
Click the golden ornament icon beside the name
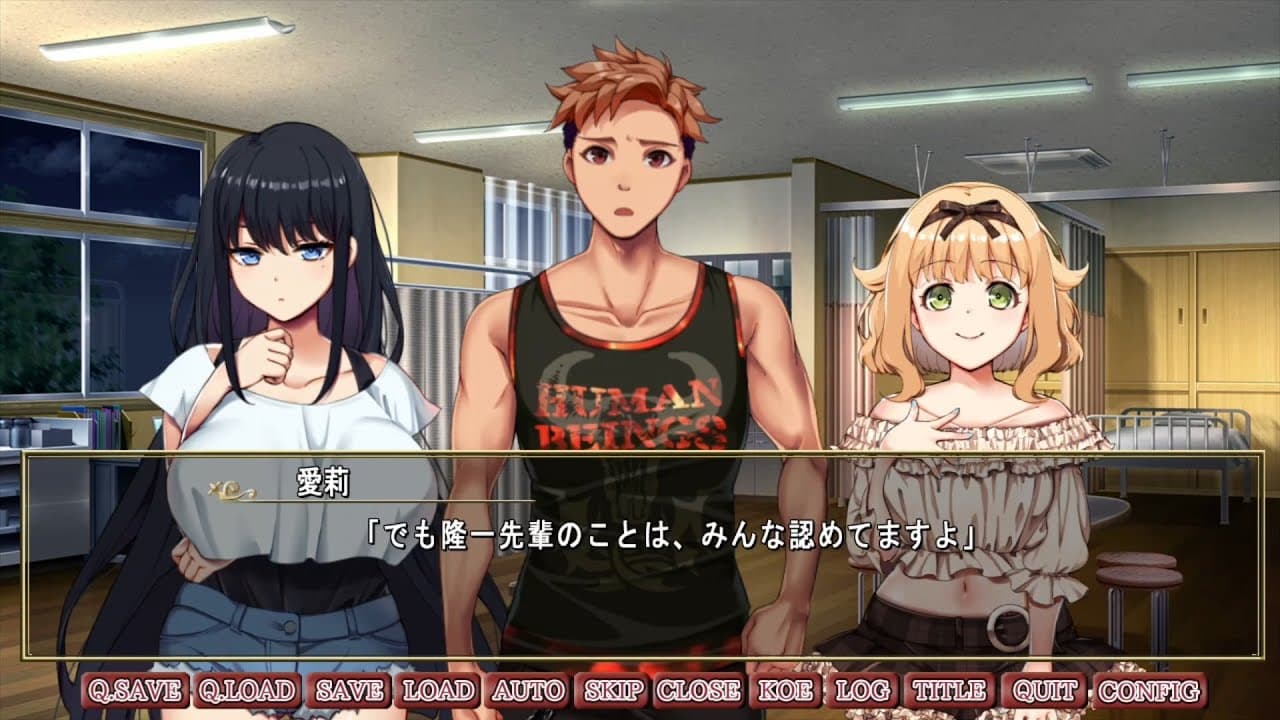tap(228, 489)
